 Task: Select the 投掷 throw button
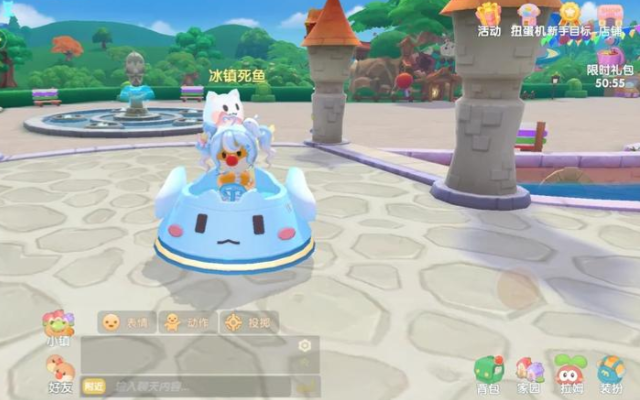click(x=248, y=322)
